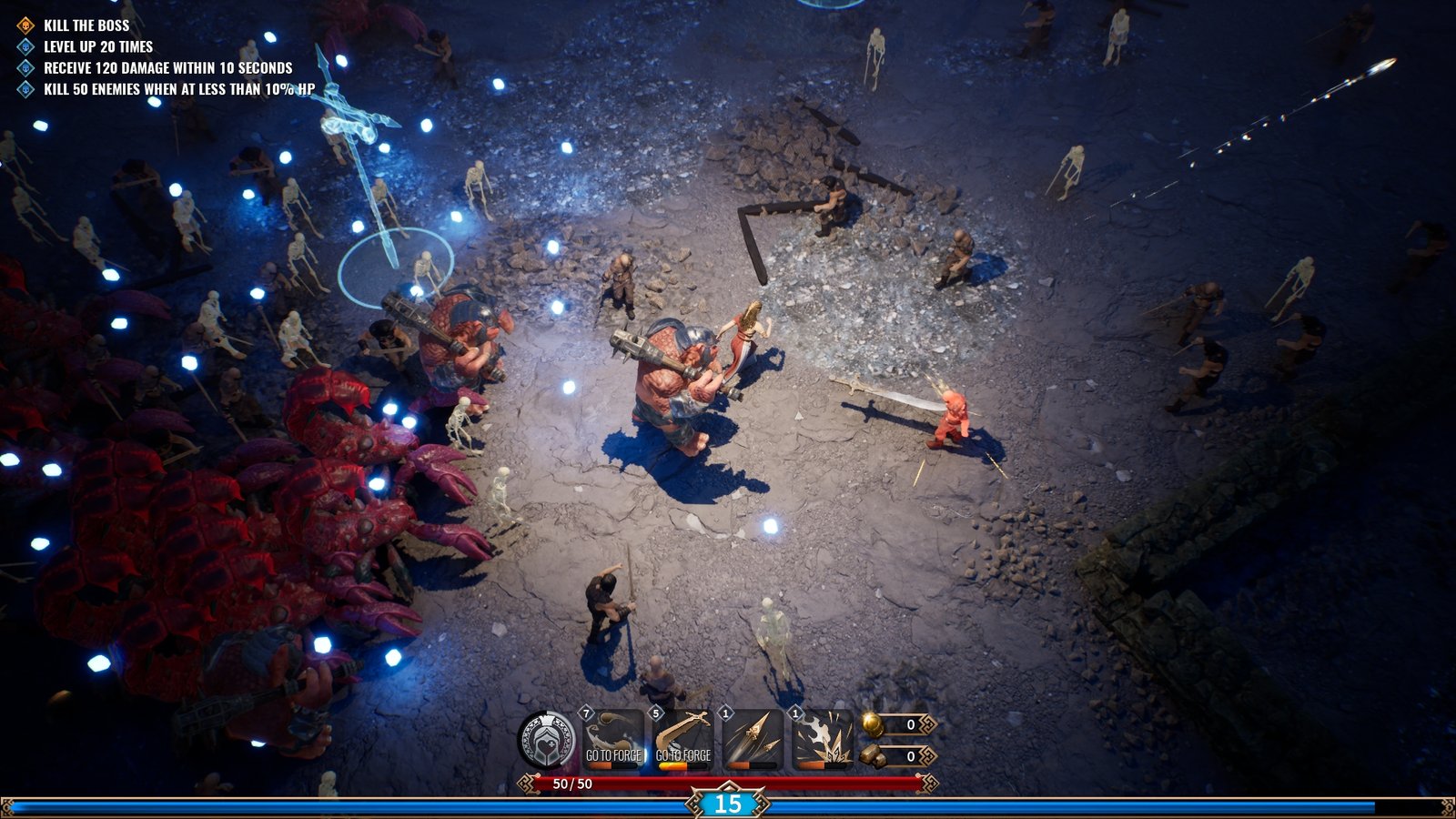The height and width of the screenshot is (819, 1456).
Task: Click the level 15 badge
Action: click(x=727, y=804)
